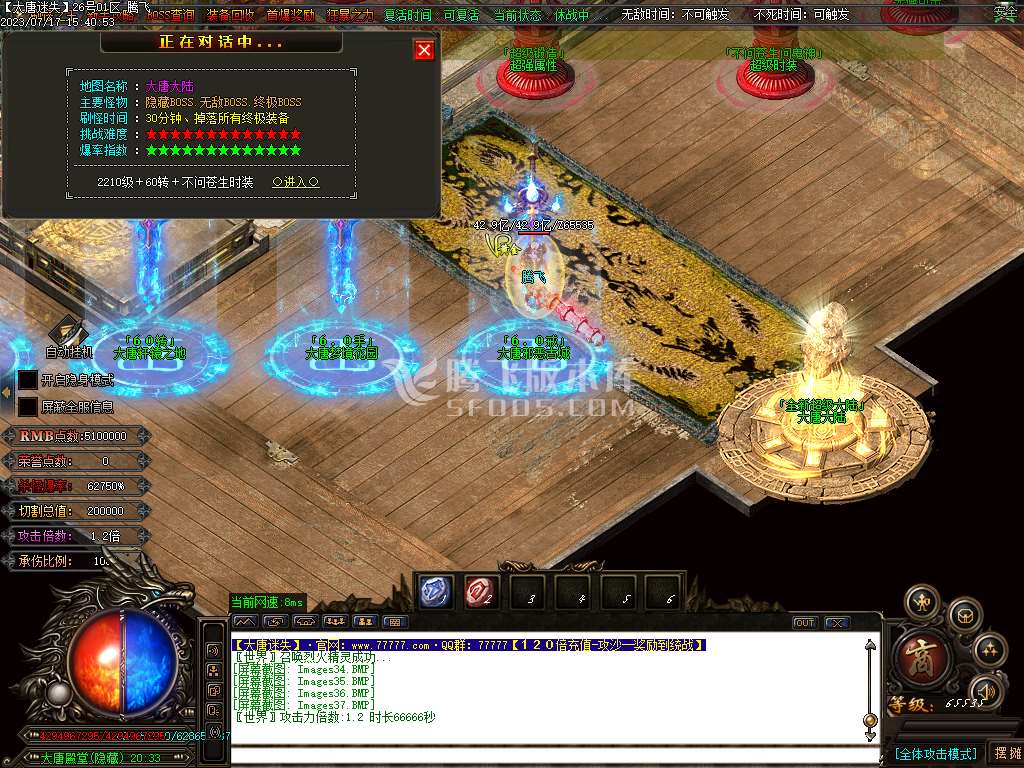Screen dimensions: 1024x768
Task: Open the BOSS查询 menu
Action: [x=170, y=15]
